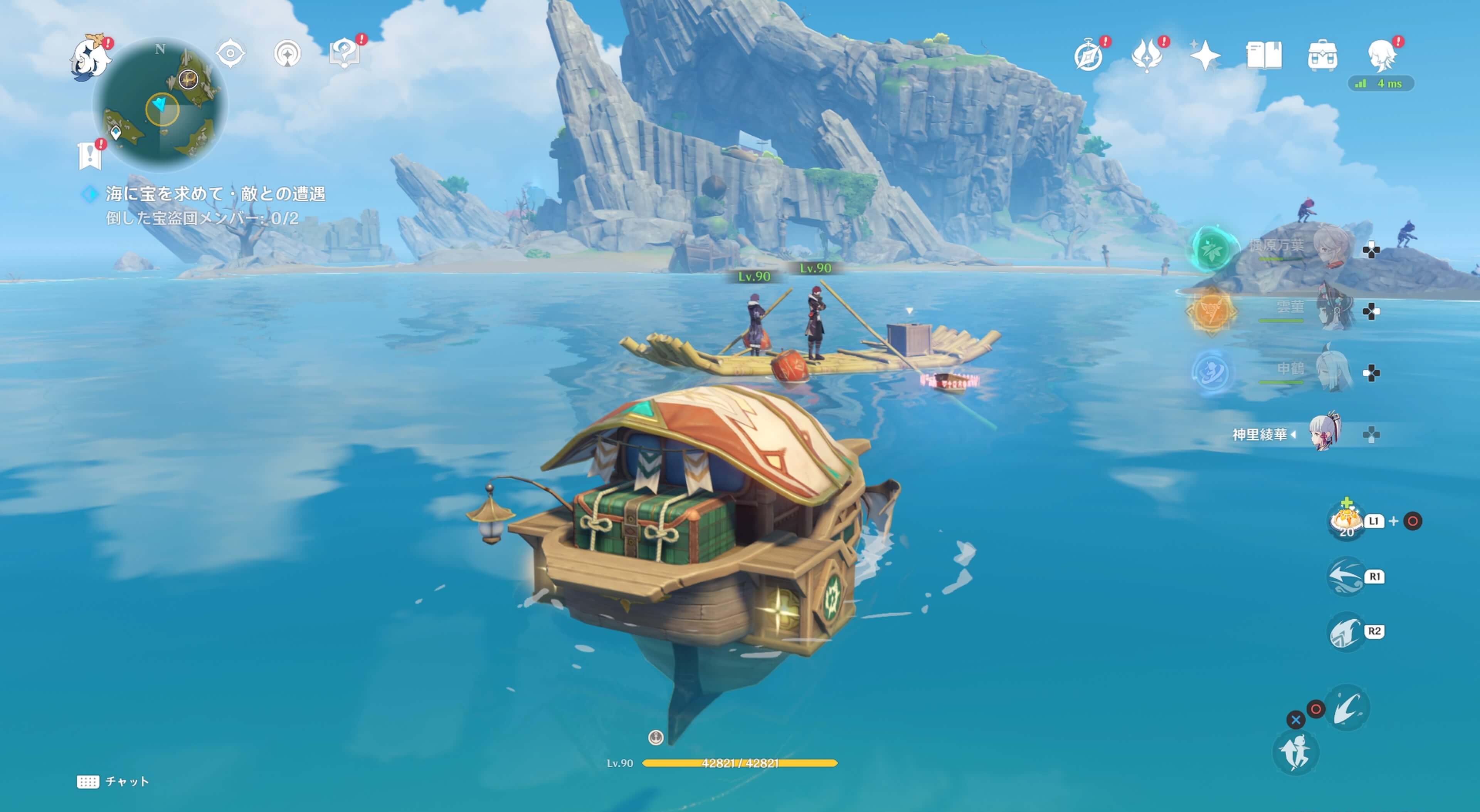Use the food dish quick item

[x=1346, y=521]
